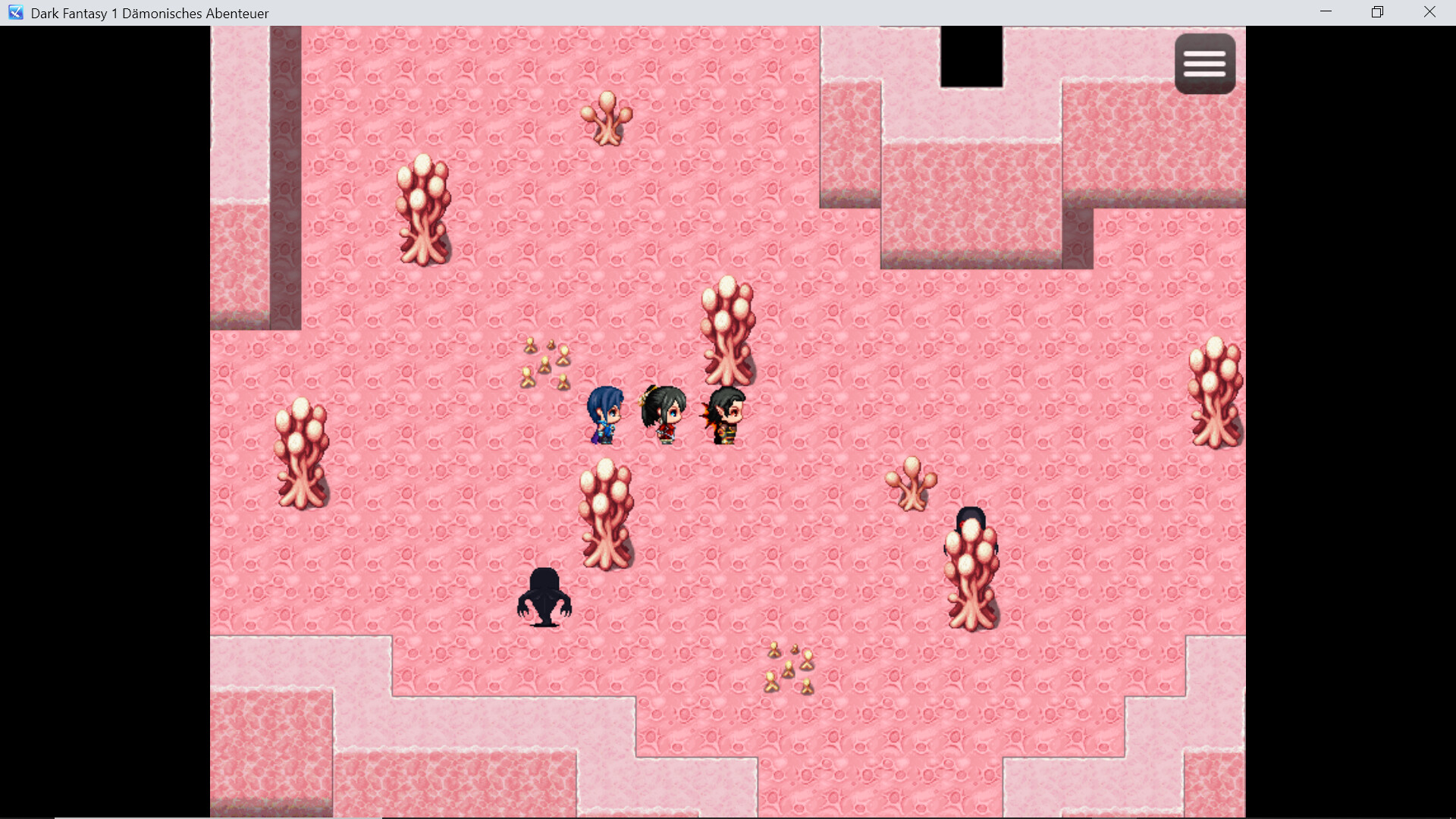The width and height of the screenshot is (1456, 819).
Task: Select the blue-haired hero sprite
Action: click(x=607, y=413)
